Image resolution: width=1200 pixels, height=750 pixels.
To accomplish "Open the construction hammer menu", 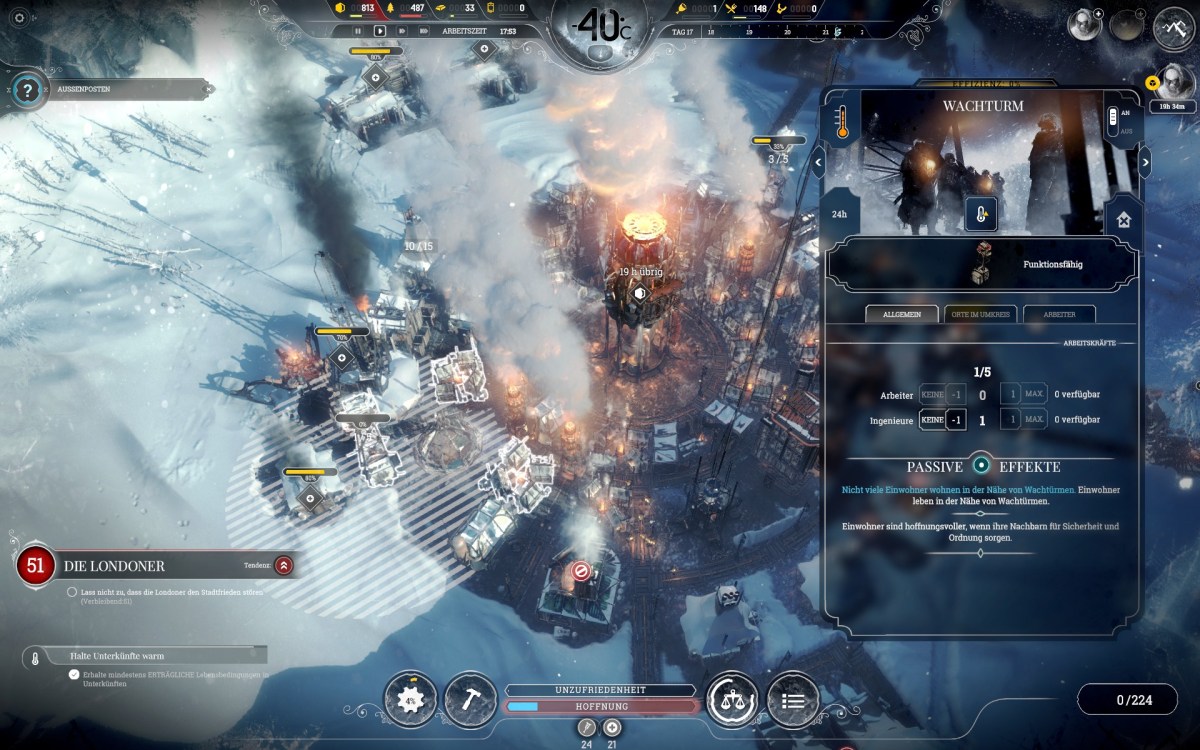I will coord(470,699).
